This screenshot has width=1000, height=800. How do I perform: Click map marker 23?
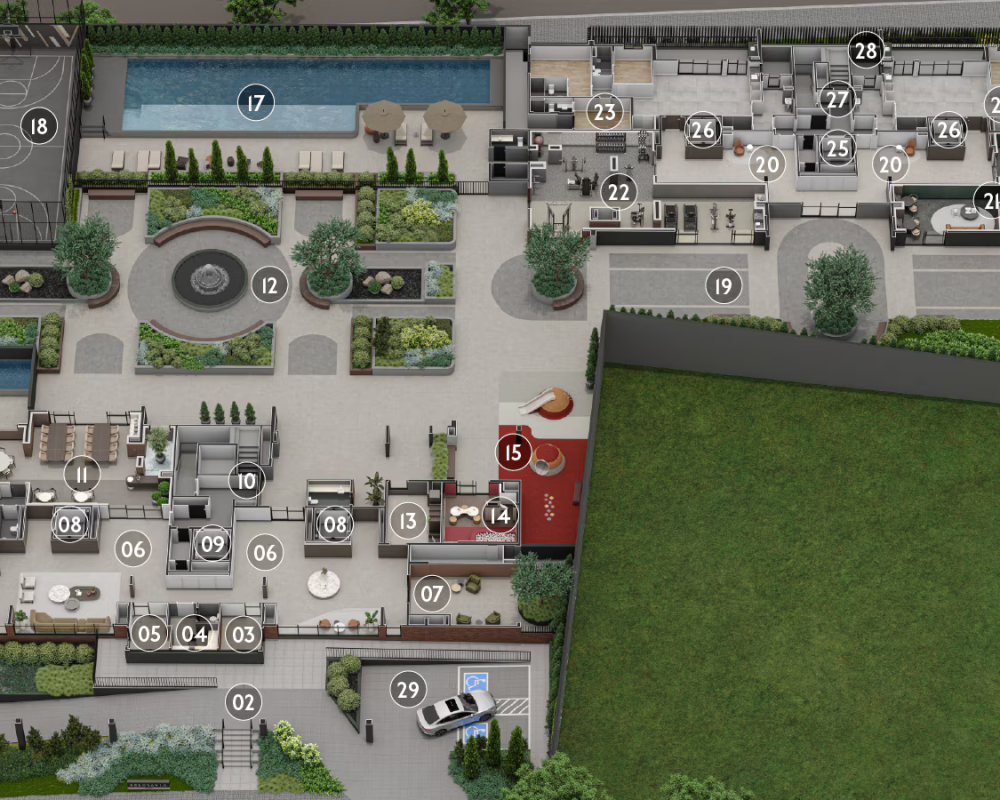pyautogui.click(x=603, y=112)
